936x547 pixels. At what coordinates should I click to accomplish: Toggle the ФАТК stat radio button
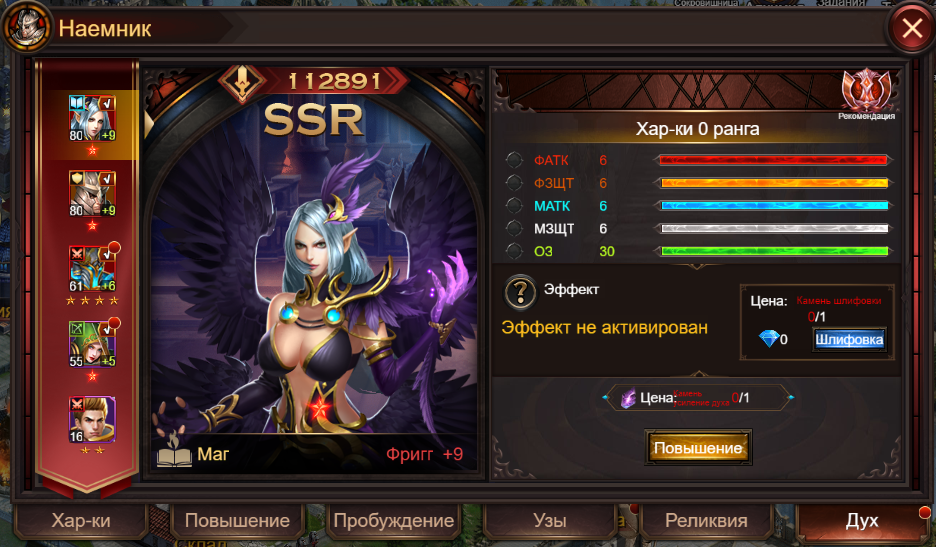tap(514, 160)
